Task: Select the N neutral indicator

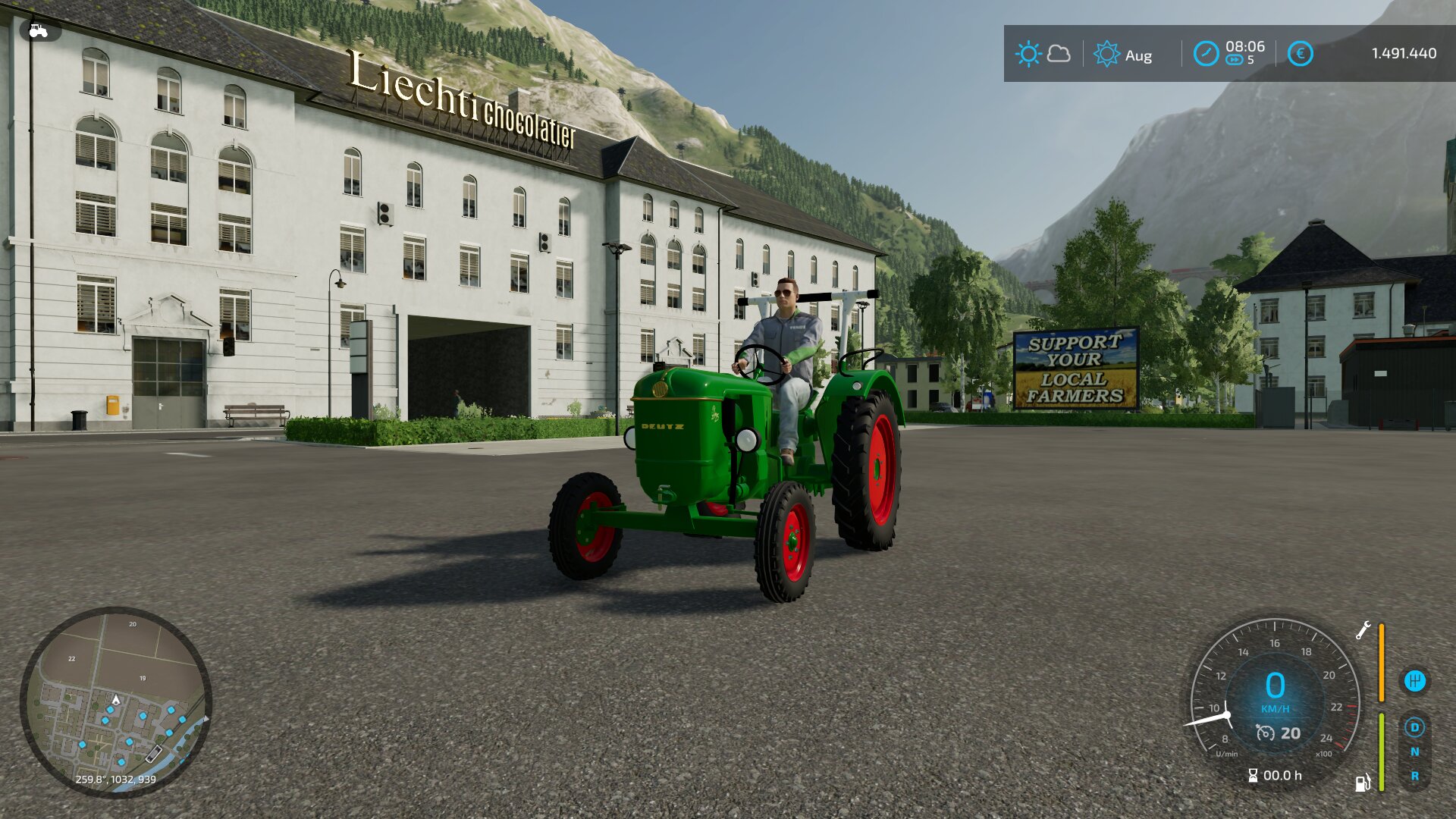Action: tap(1414, 752)
